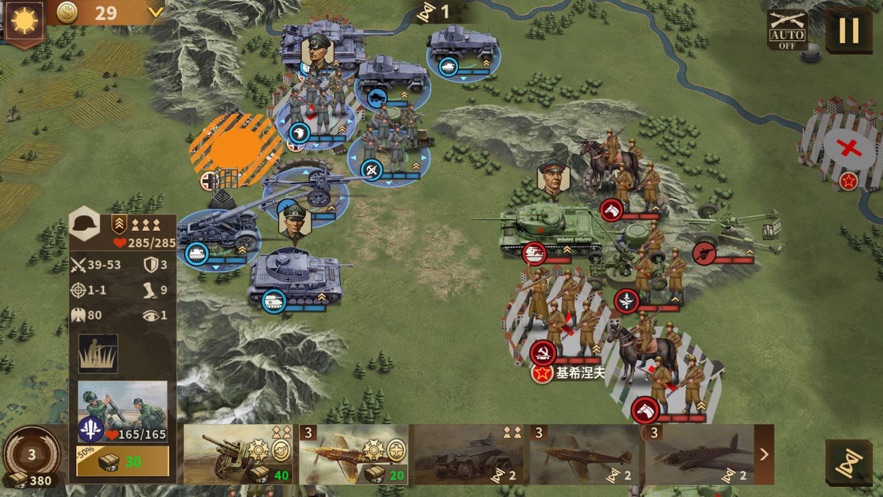Pause the game

848,30
